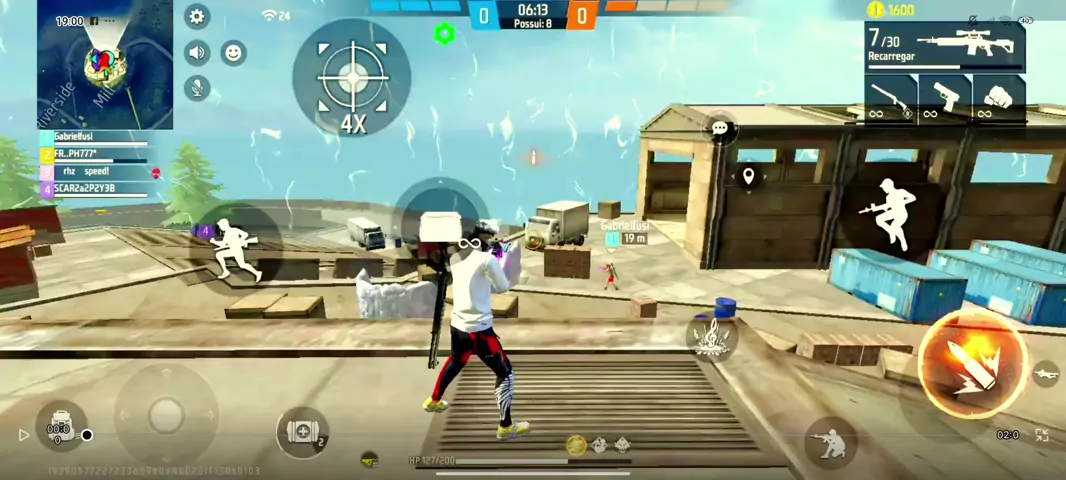Toggle the speaker sound button
The height and width of the screenshot is (480, 1066).
click(x=197, y=53)
